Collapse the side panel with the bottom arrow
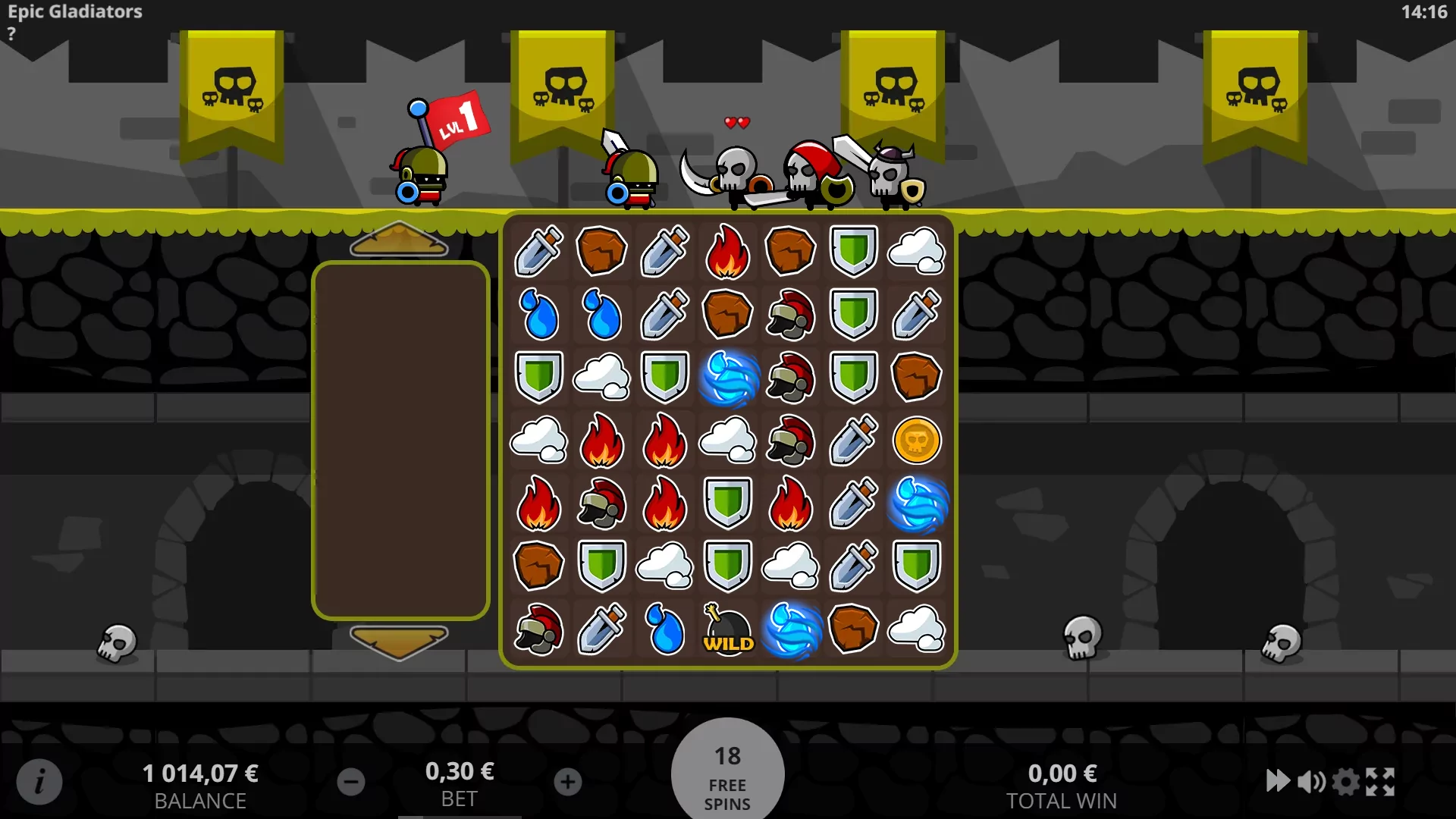The image size is (1456, 819). [x=400, y=641]
